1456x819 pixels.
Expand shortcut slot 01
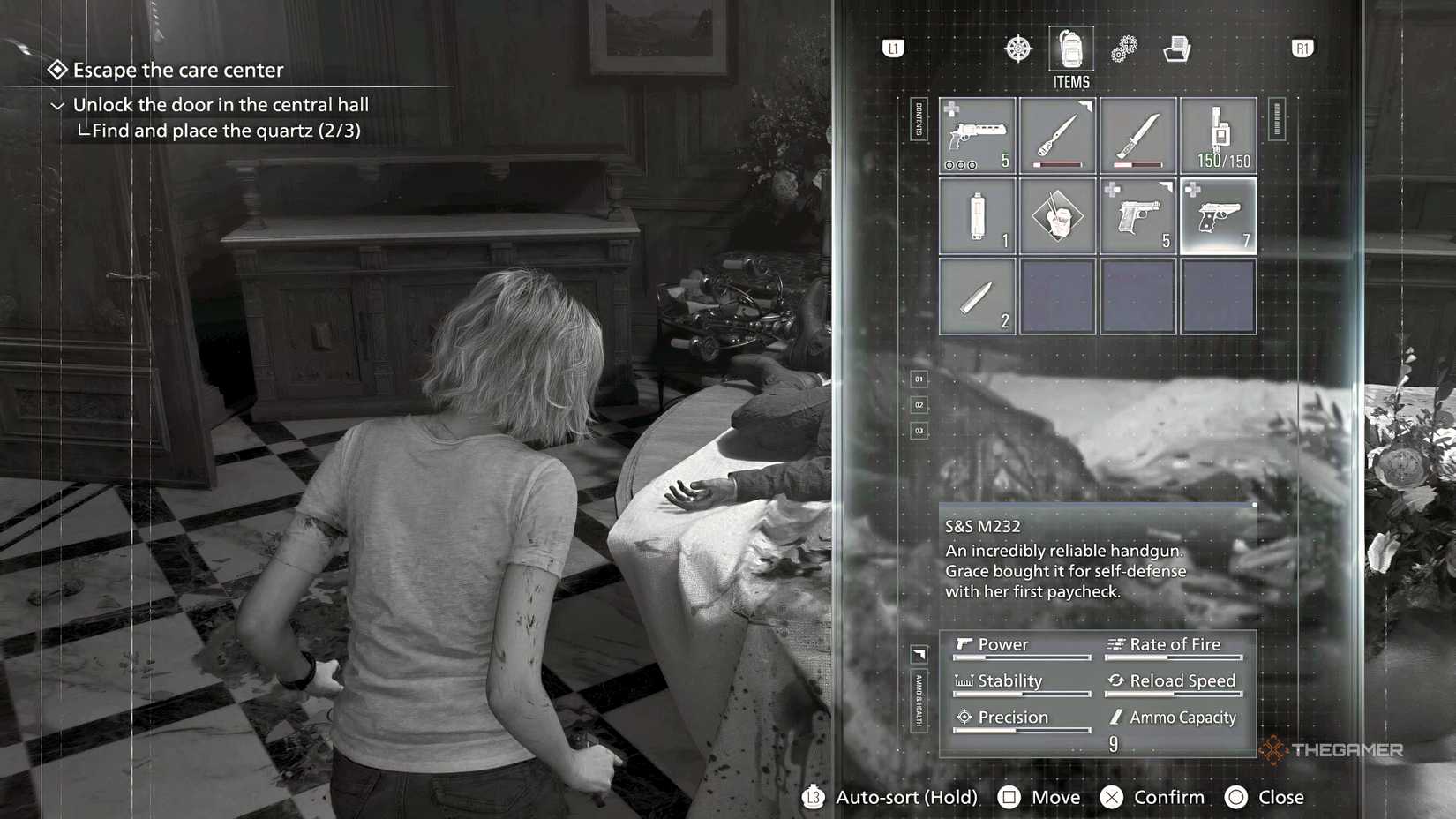[x=918, y=379]
